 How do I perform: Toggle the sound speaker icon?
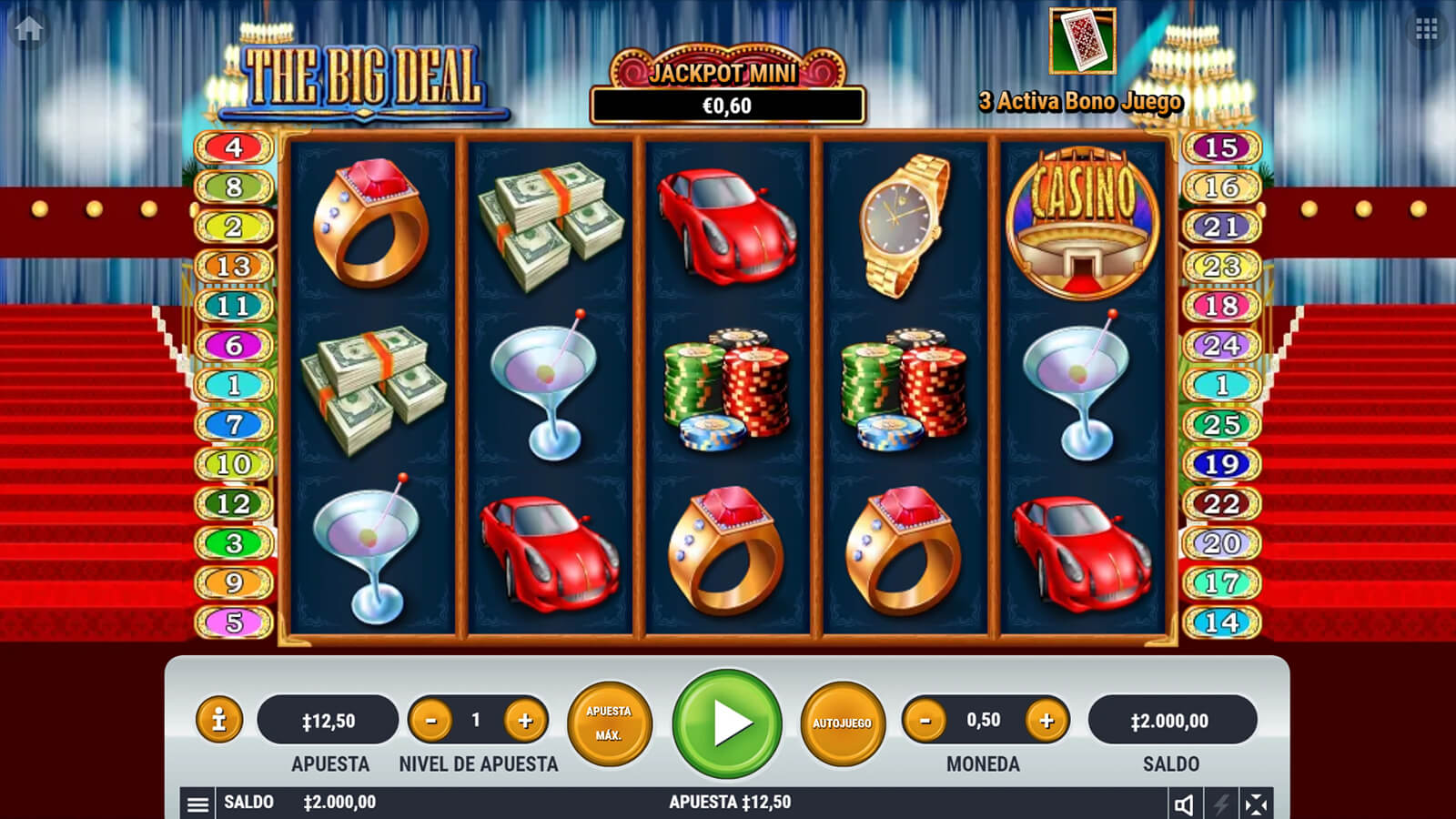pyautogui.click(x=1184, y=804)
